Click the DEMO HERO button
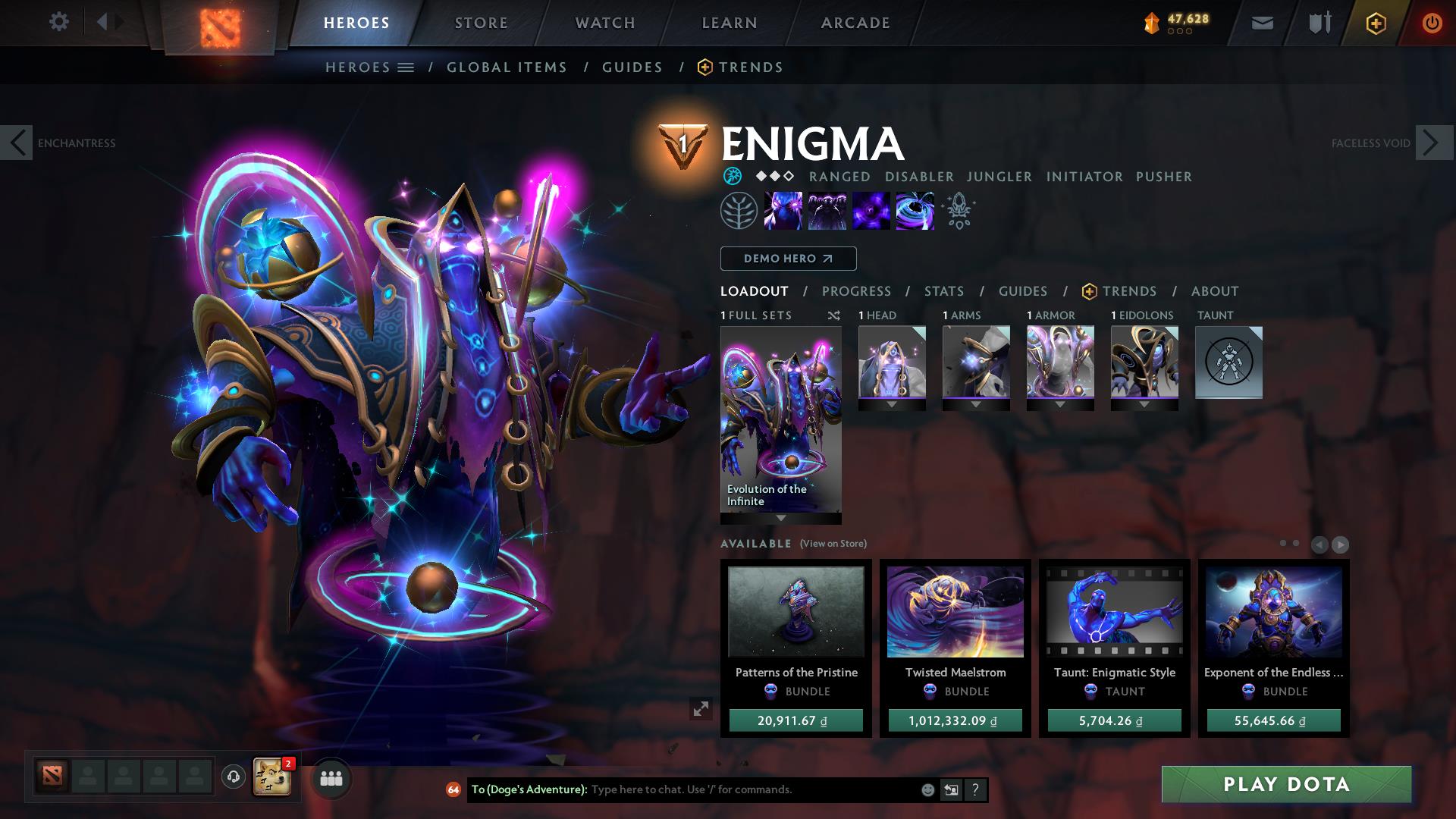This screenshot has height=819, width=1456. pos(787,259)
